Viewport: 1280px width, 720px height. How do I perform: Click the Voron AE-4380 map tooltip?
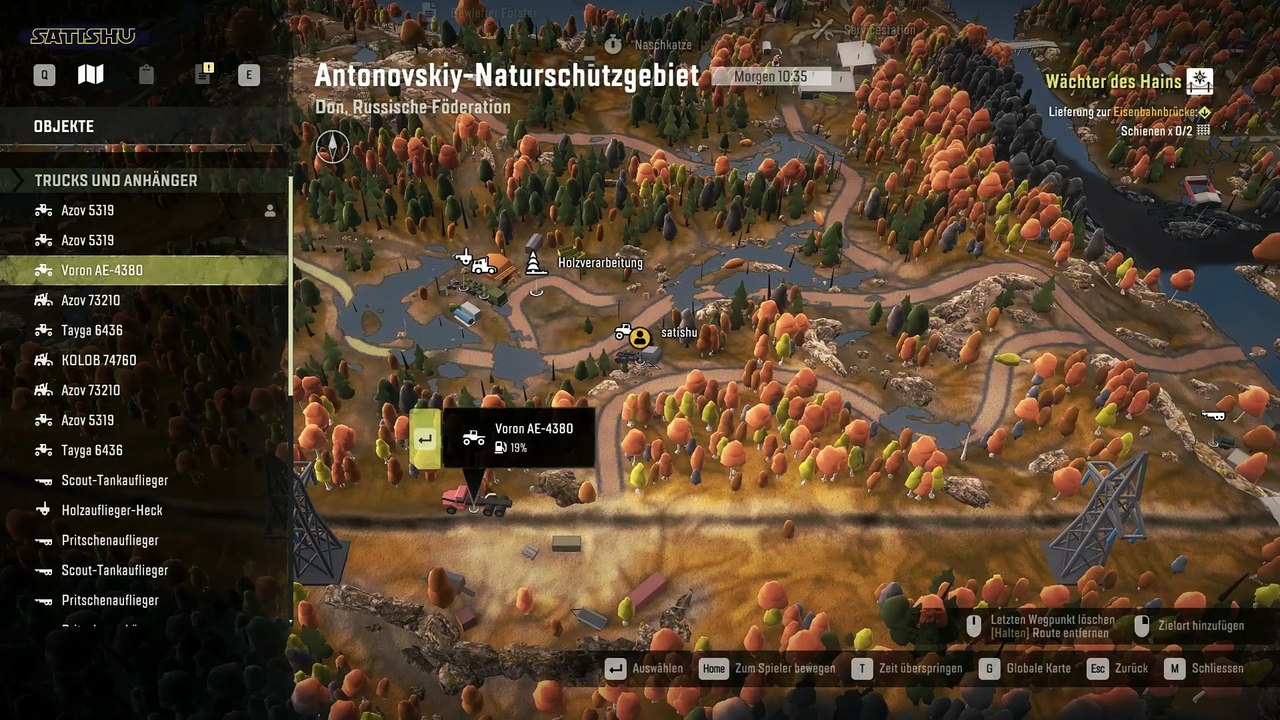pos(518,438)
